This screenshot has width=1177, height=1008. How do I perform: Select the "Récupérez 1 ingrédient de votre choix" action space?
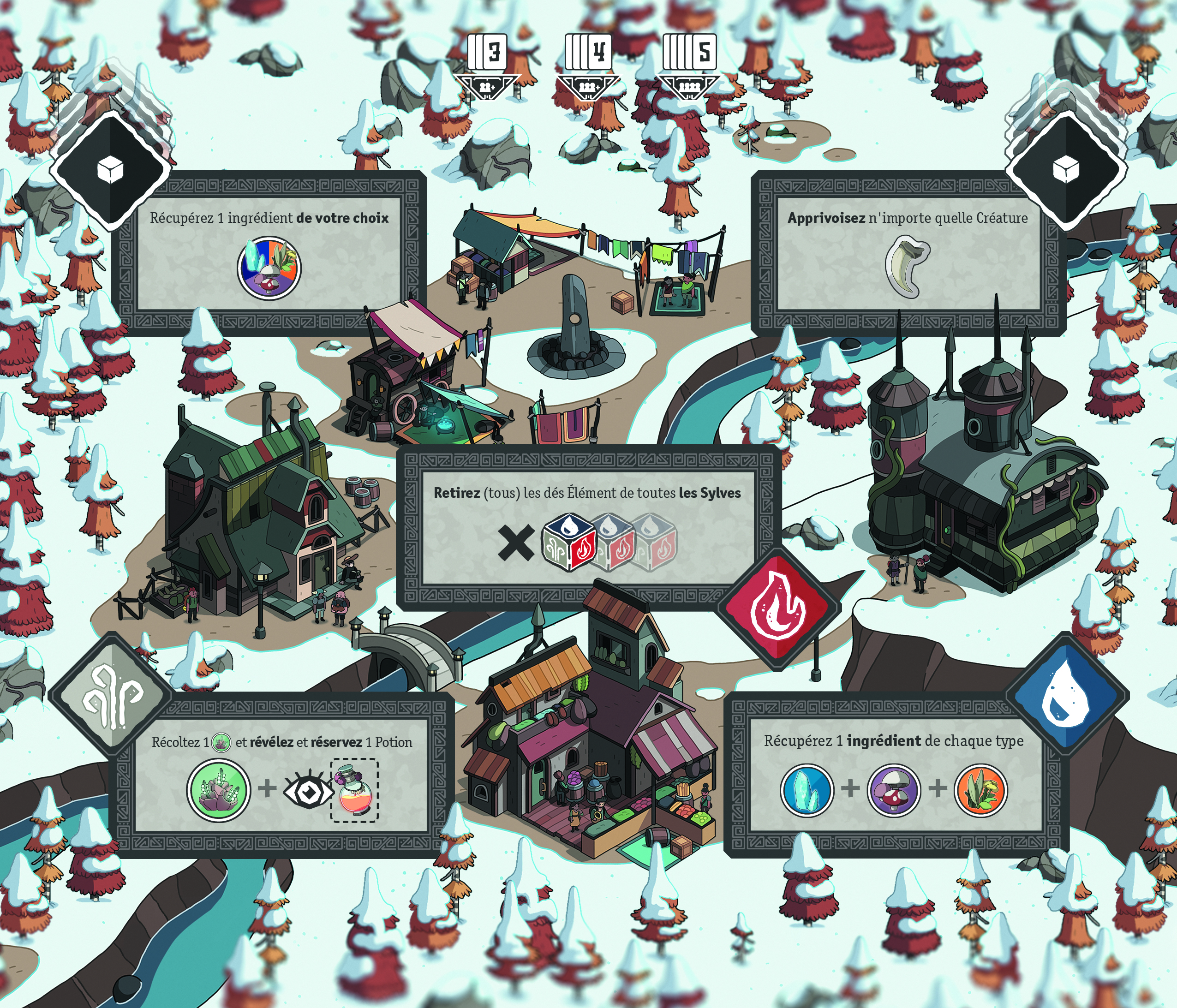click(x=269, y=253)
